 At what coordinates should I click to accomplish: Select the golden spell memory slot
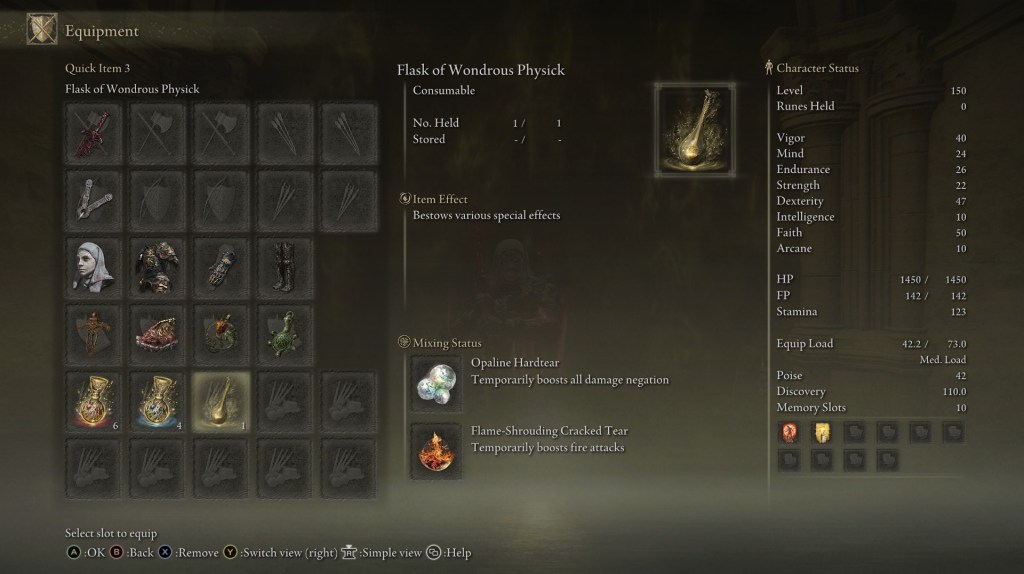pos(821,432)
